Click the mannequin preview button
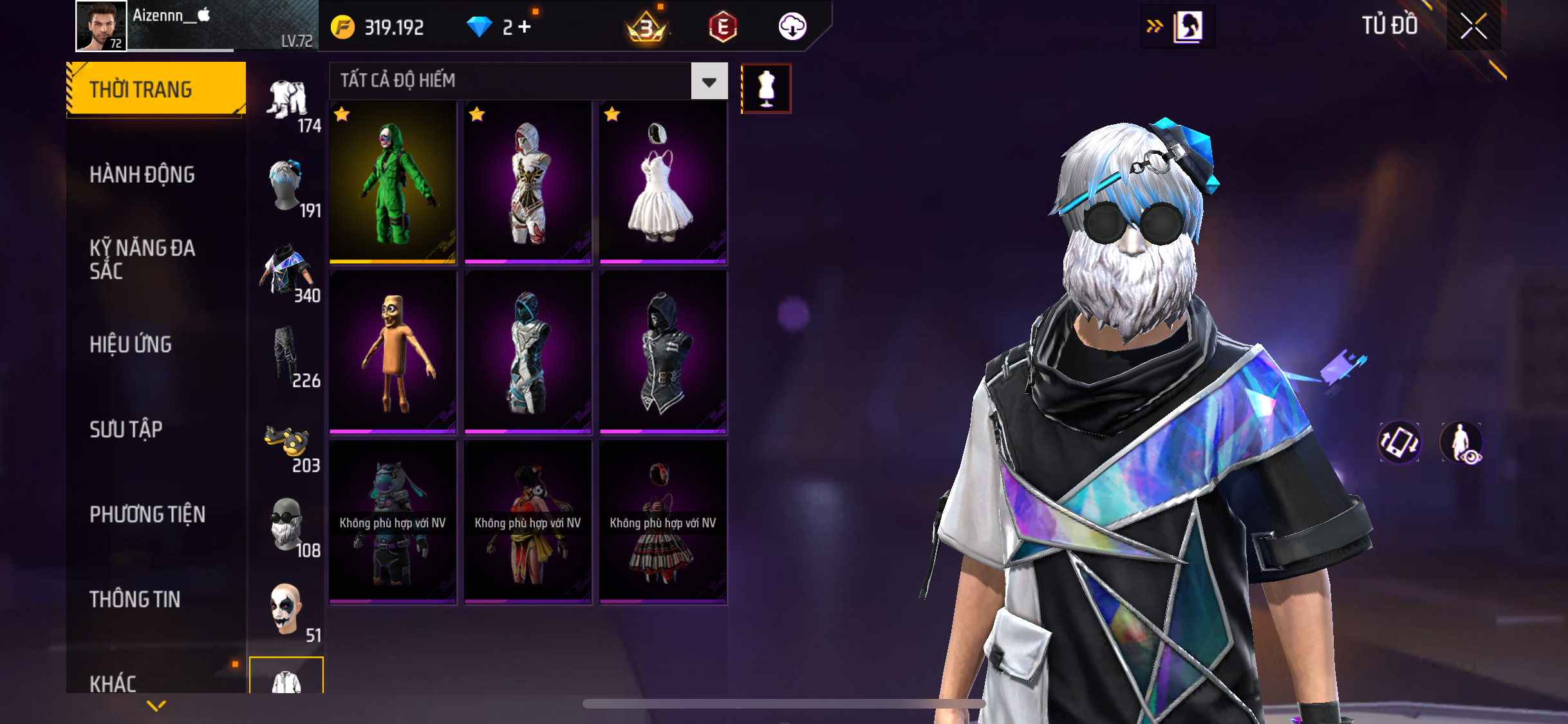The height and width of the screenshot is (724, 1568). point(766,89)
